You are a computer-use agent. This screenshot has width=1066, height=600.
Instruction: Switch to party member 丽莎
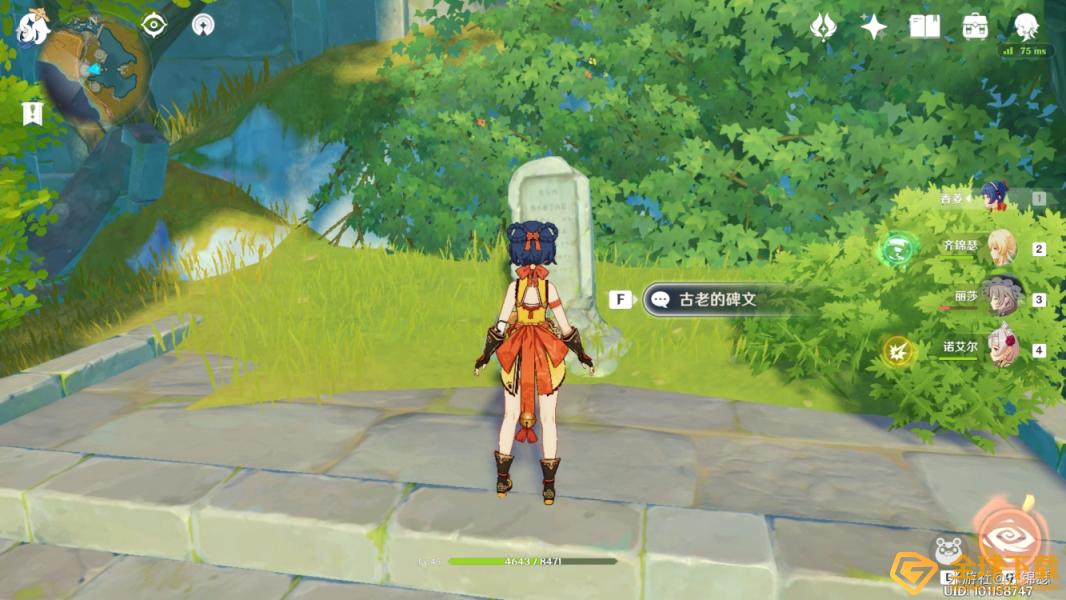tap(1000, 298)
